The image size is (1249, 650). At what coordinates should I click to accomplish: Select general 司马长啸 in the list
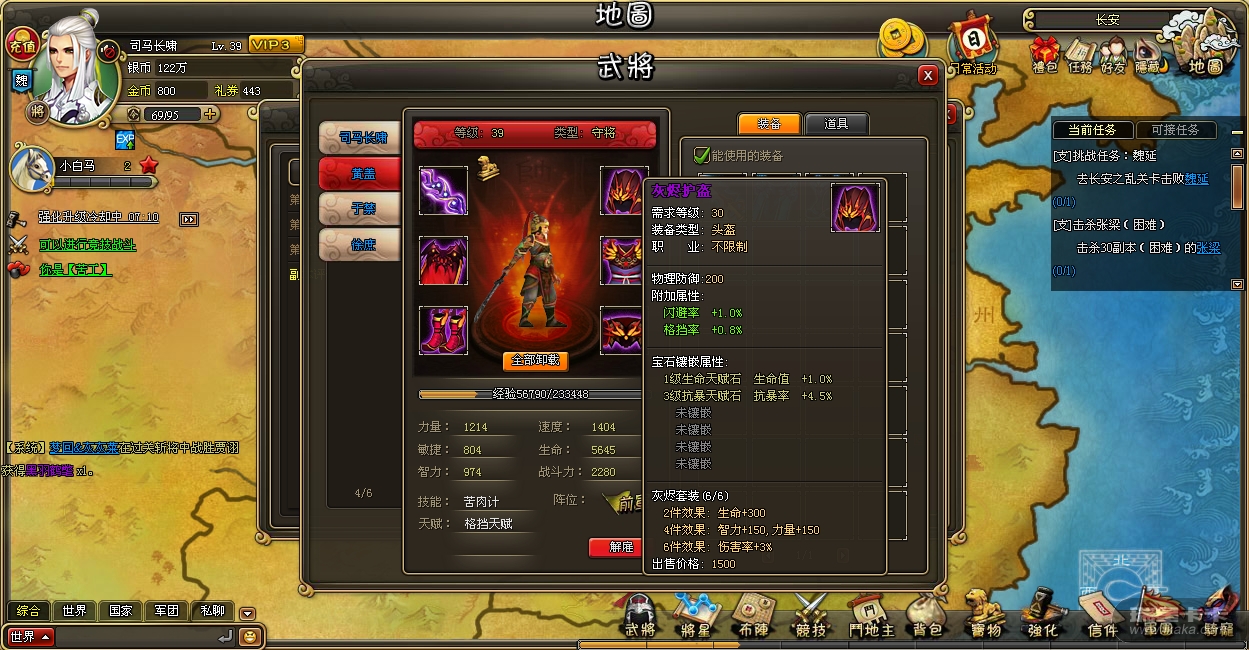[360, 137]
